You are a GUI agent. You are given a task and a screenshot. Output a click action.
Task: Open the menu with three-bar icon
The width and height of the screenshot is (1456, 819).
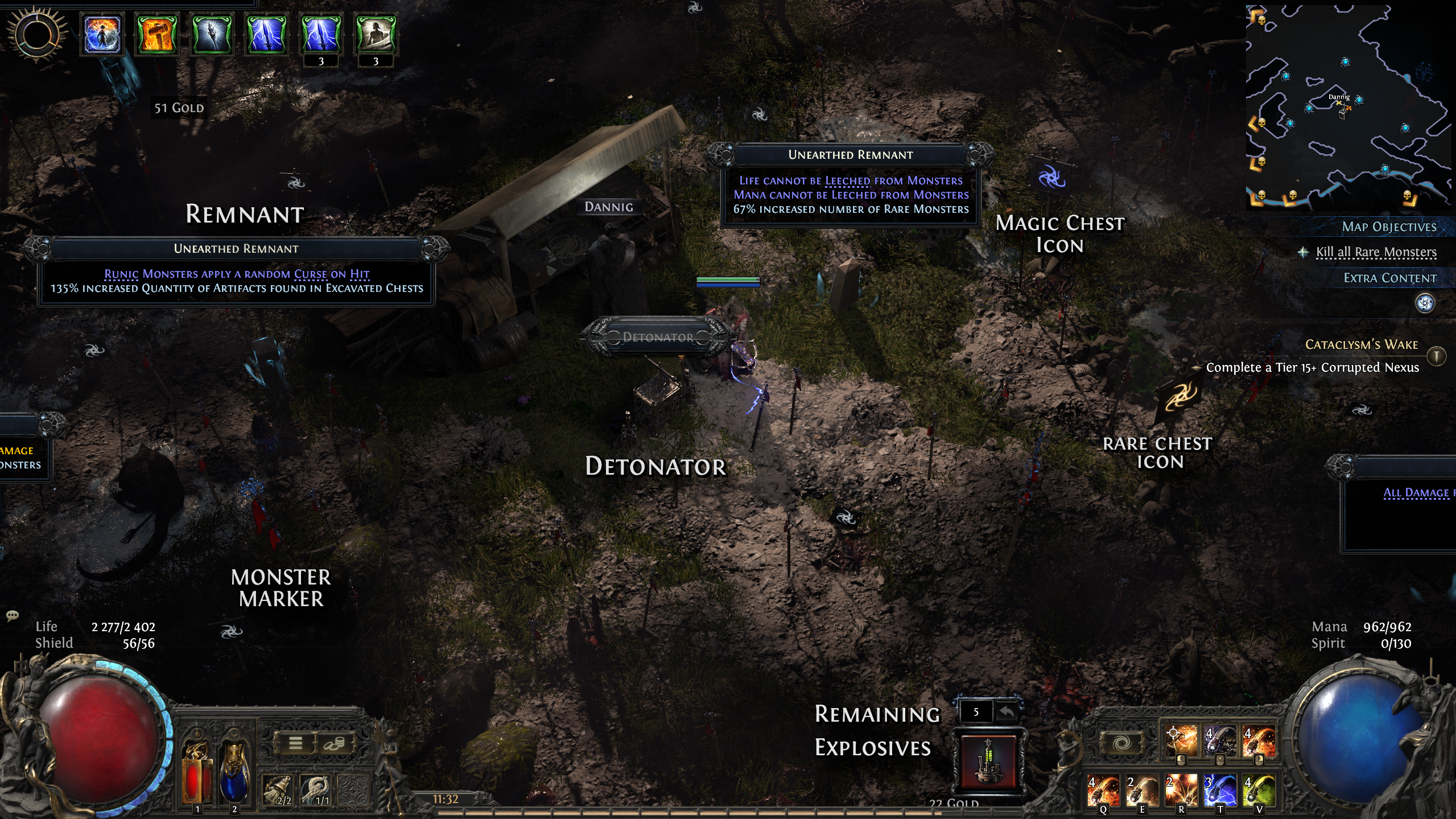295,743
